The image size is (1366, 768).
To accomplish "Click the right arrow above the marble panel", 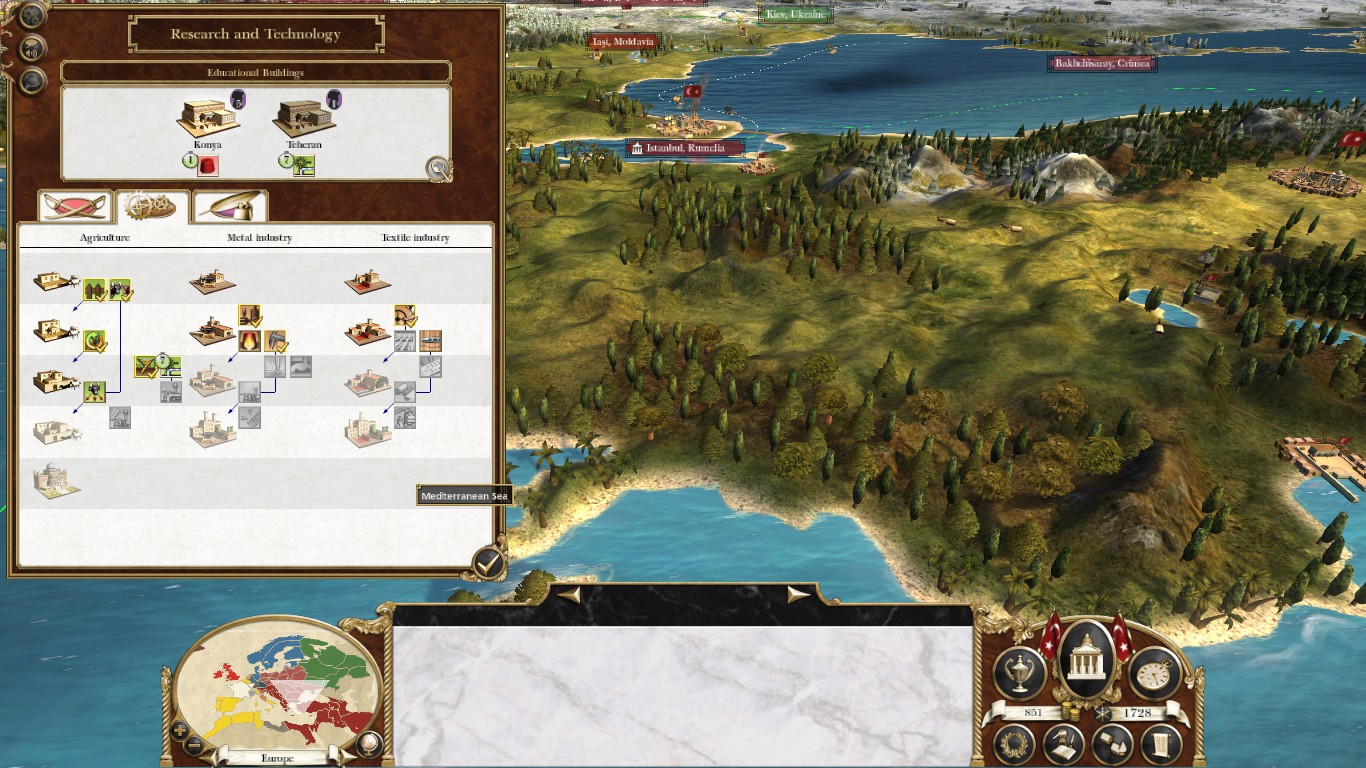I will [x=798, y=595].
